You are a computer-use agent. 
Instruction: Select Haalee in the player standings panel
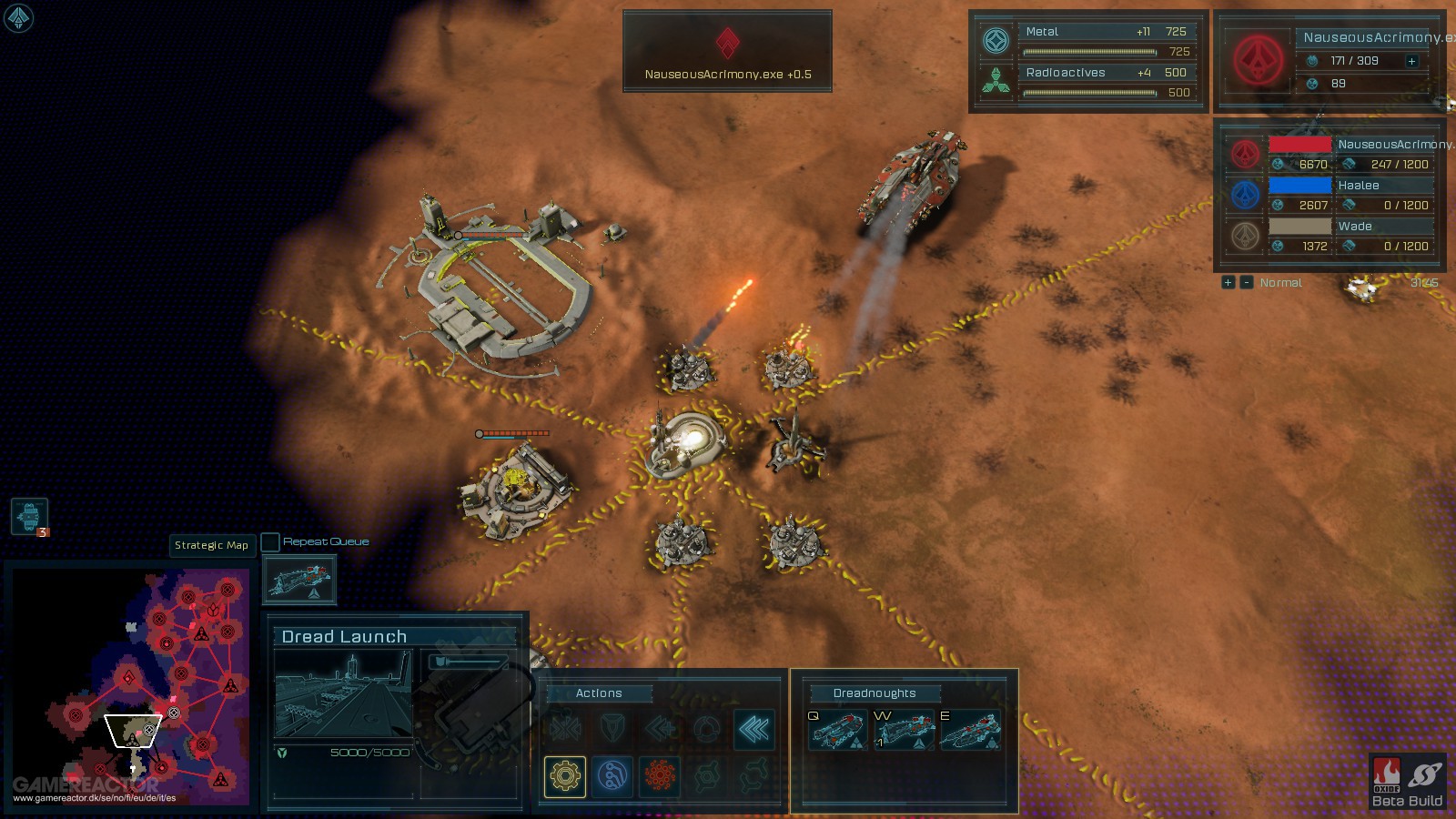tap(1358, 185)
